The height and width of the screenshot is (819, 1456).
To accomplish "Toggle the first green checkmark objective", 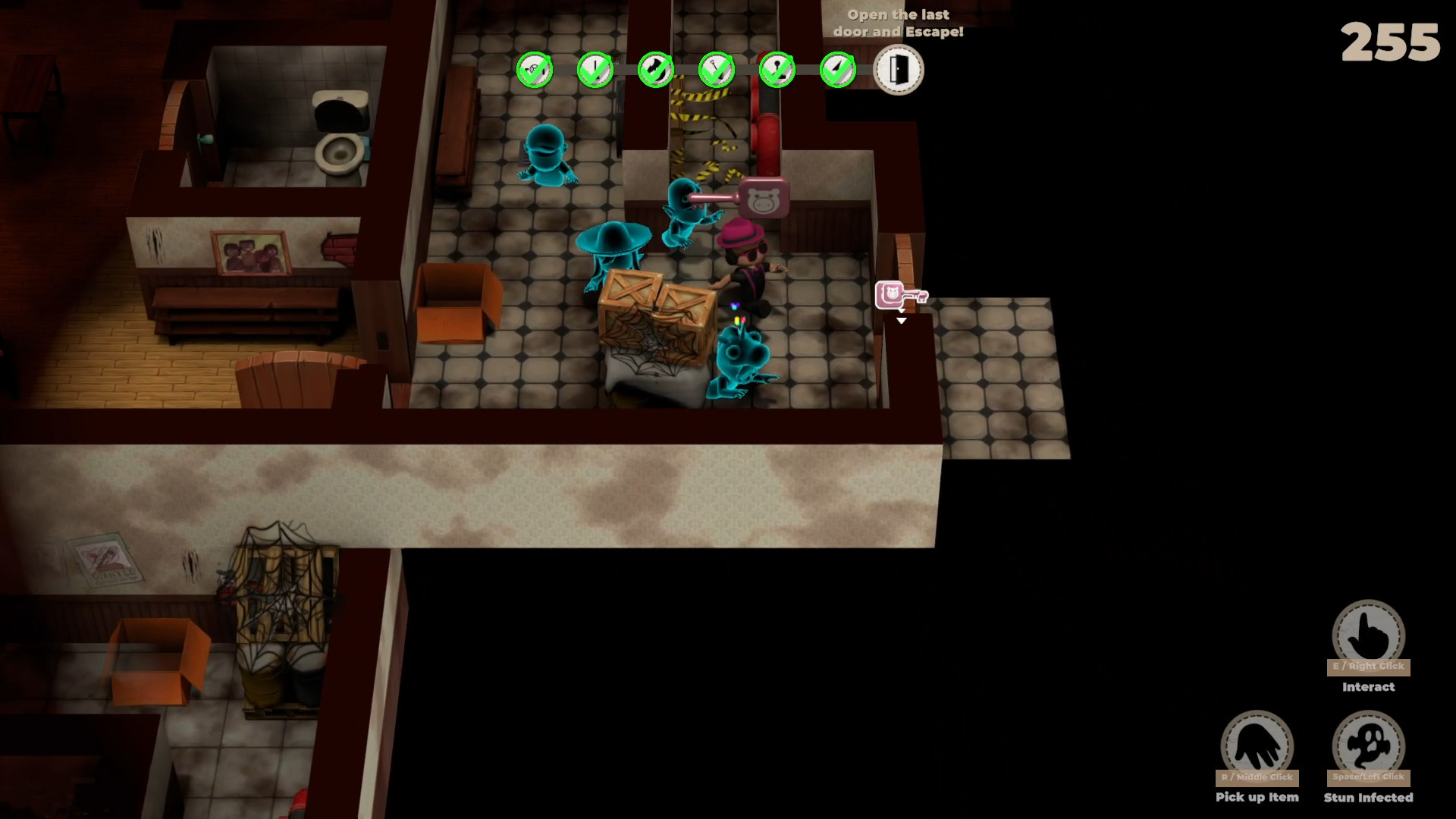I will click(536, 69).
